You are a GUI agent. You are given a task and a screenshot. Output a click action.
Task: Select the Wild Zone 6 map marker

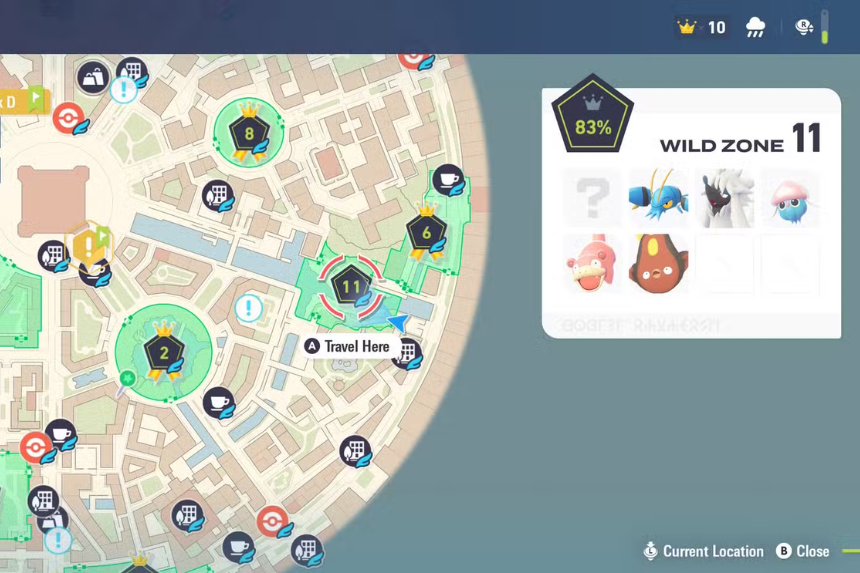pyautogui.click(x=427, y=234)
